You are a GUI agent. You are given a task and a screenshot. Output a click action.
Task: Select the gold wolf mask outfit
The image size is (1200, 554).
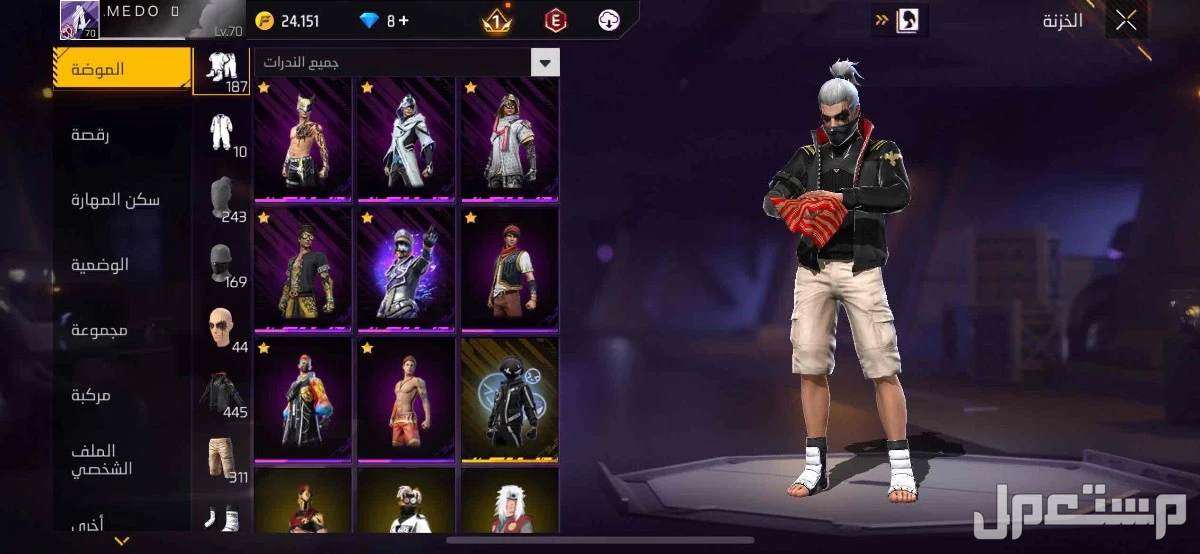tap(303, 140)
